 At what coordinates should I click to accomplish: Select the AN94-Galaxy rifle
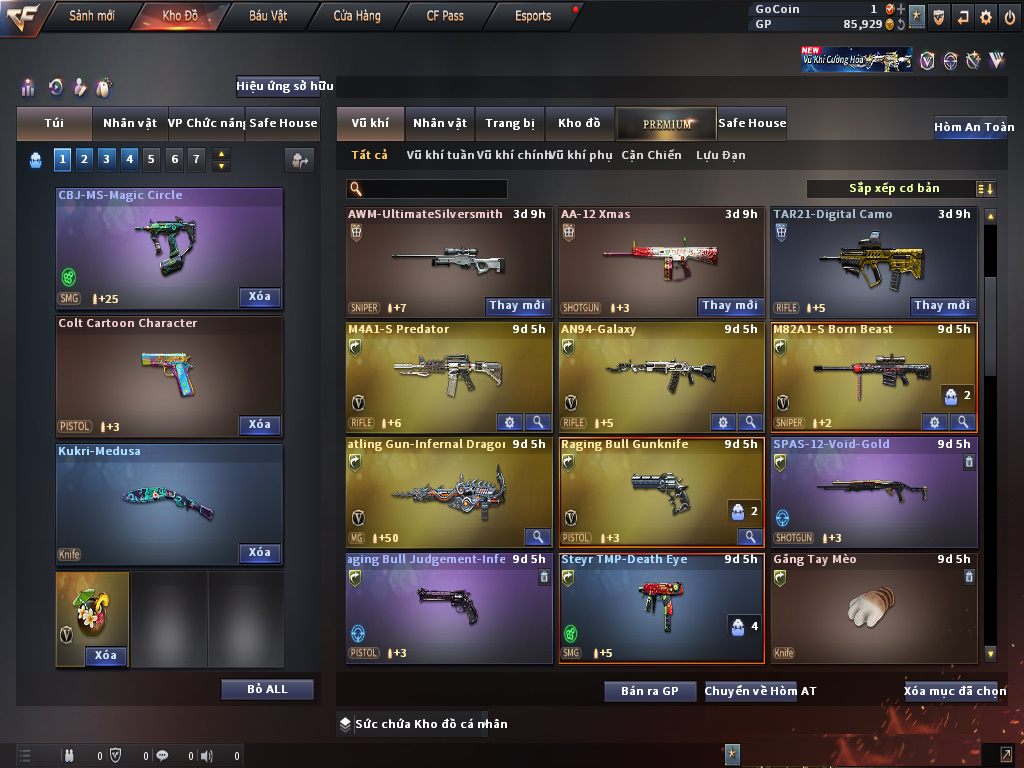point(660,375)
